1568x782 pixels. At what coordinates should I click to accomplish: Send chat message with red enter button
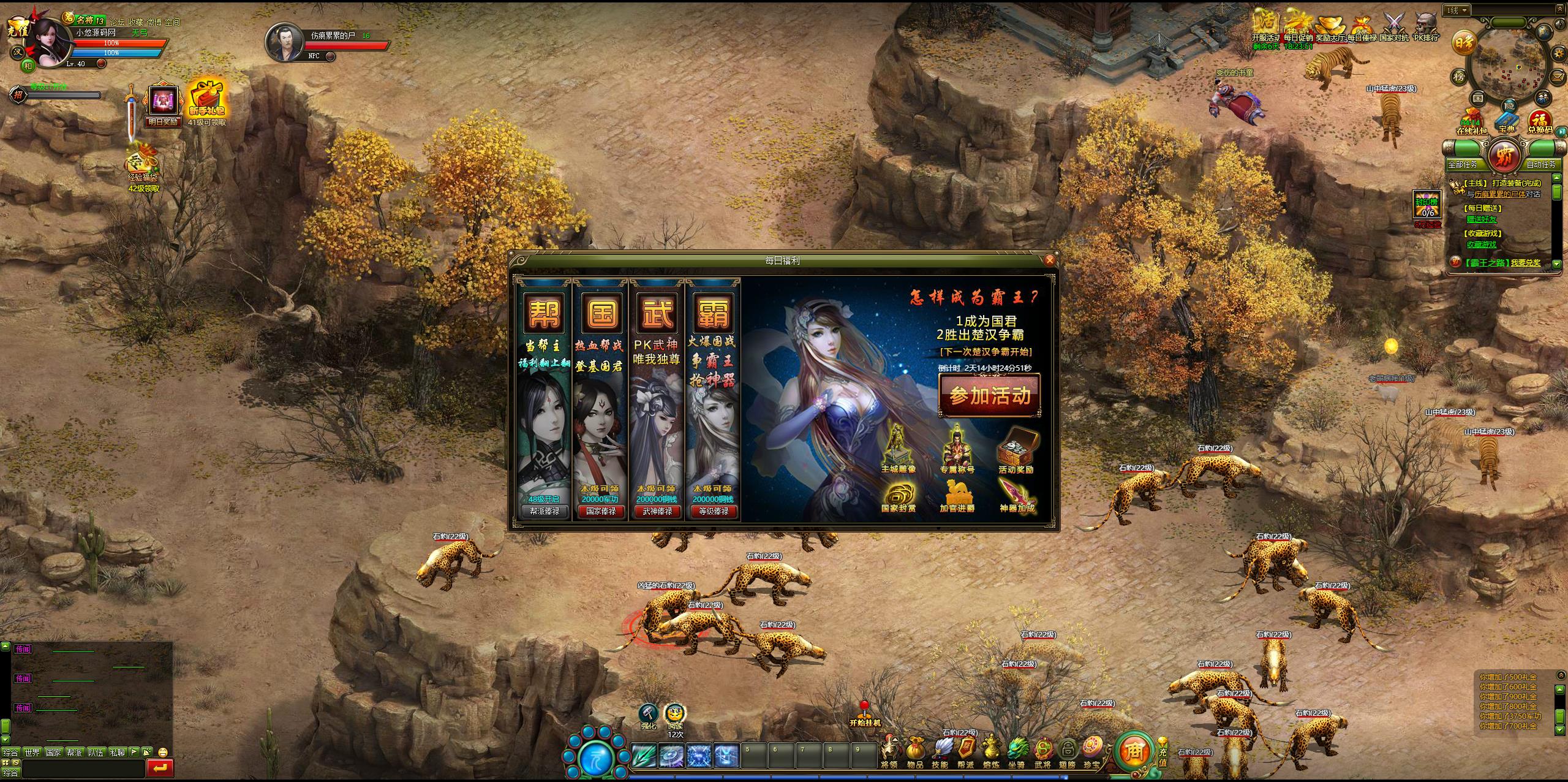160,767
